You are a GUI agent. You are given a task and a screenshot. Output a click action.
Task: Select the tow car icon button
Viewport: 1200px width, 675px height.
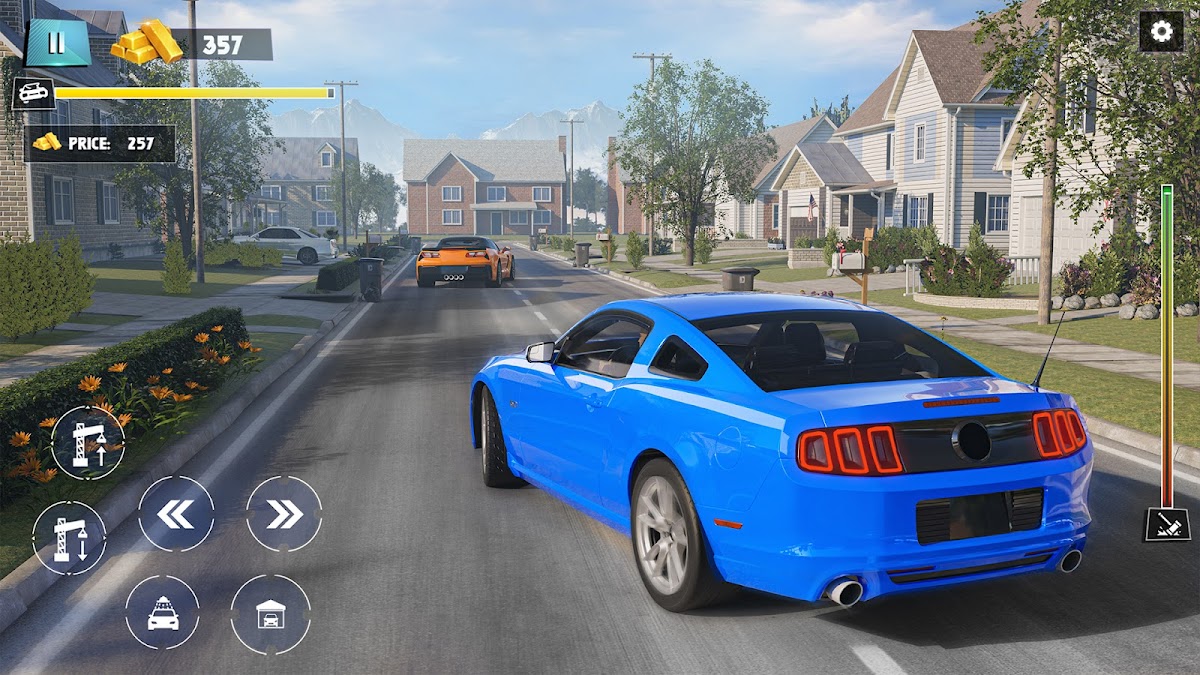tap(162, 612)
